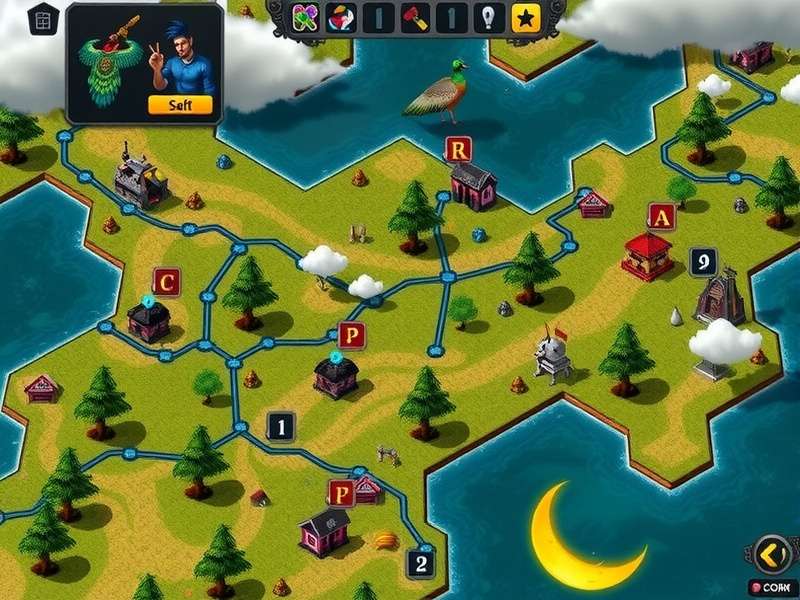This screenshot has height=600, width=800.
Task: Open the hexagon menu icon
Action: [x=43, y=20]
